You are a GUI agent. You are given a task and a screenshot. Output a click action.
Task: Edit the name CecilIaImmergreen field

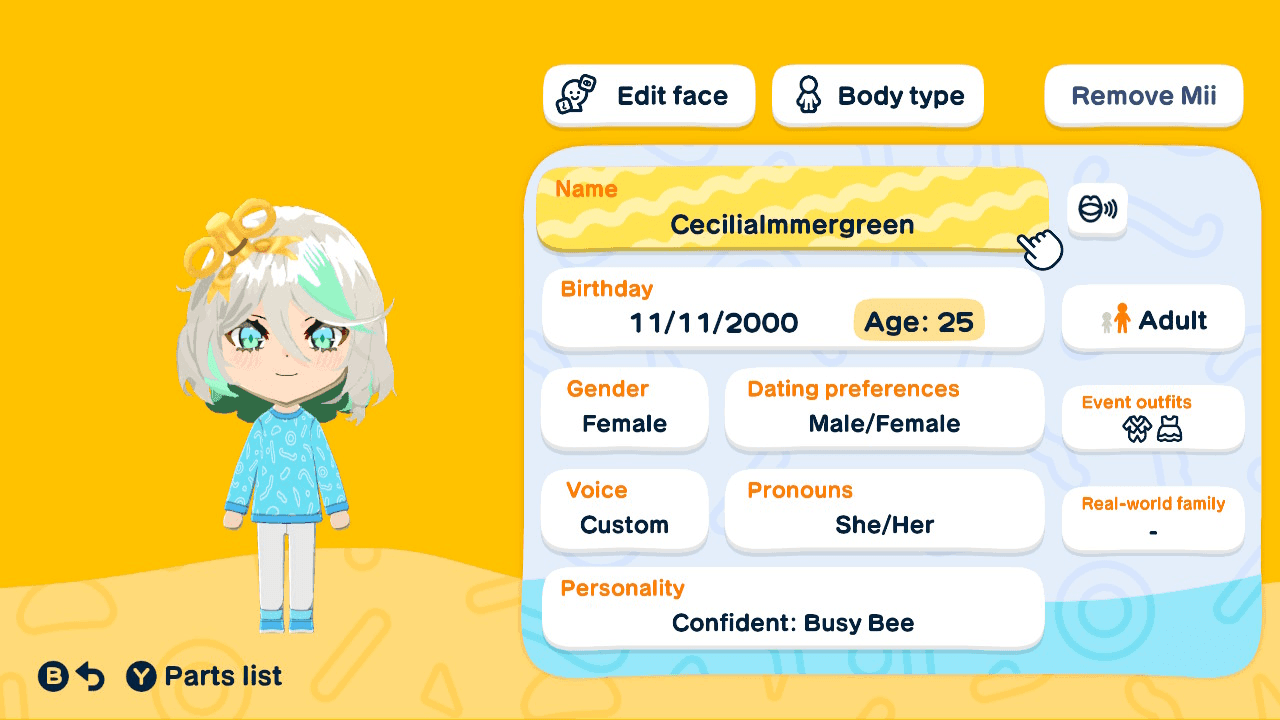point(792,212)
